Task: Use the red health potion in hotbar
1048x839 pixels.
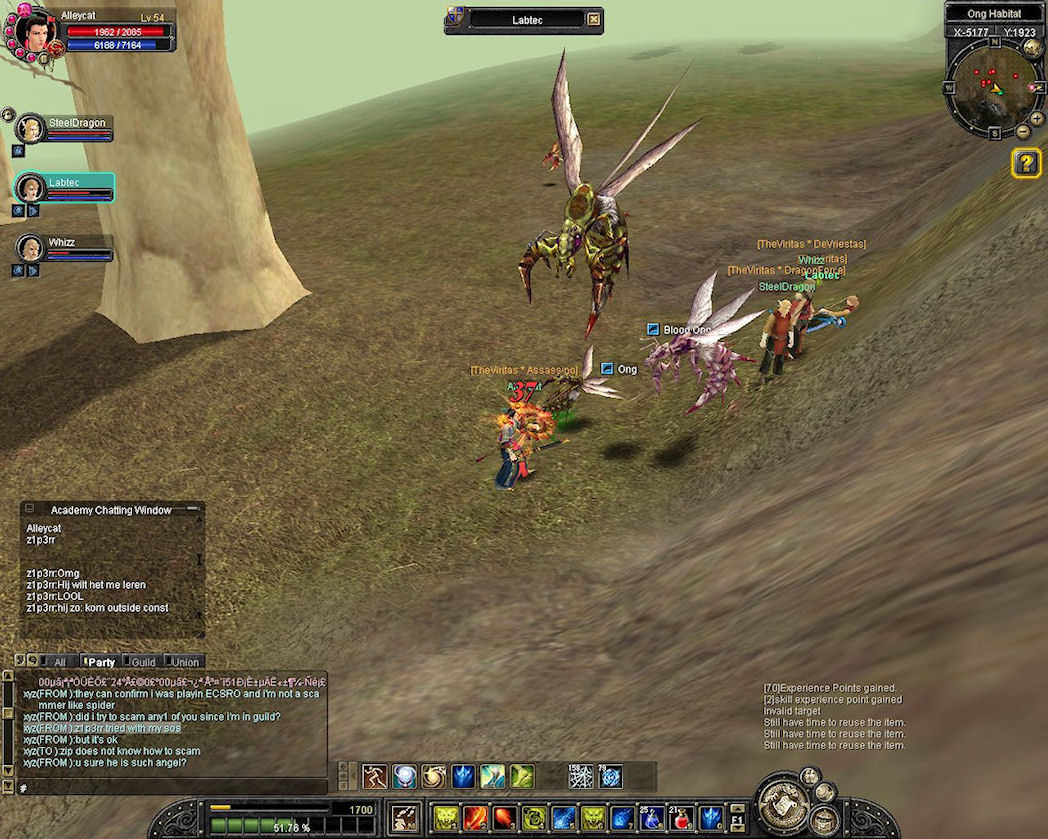Action: tap(682, 818)
